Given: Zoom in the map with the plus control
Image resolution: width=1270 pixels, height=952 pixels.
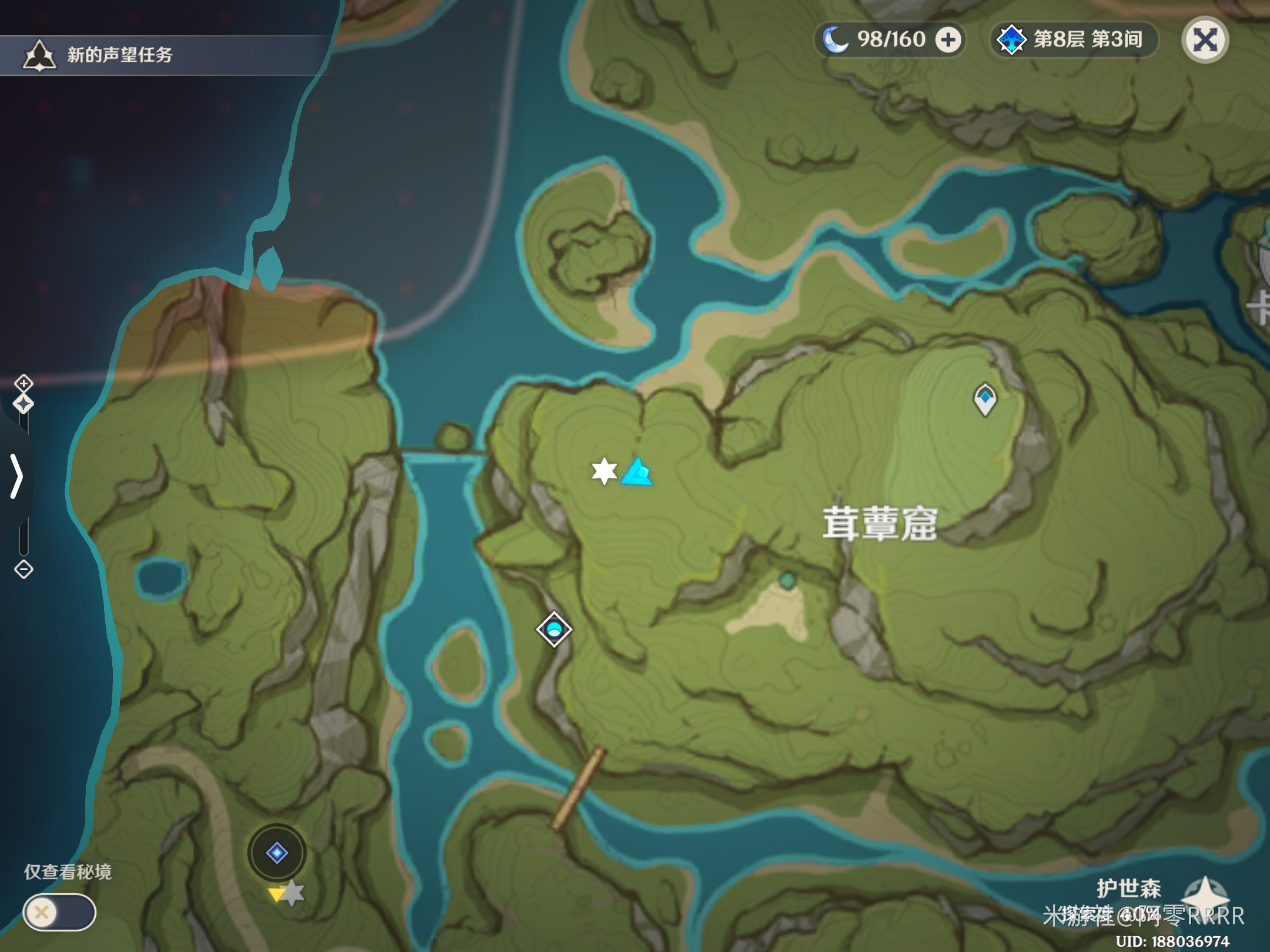Looking at the screenshot, I should pos(24,383).
